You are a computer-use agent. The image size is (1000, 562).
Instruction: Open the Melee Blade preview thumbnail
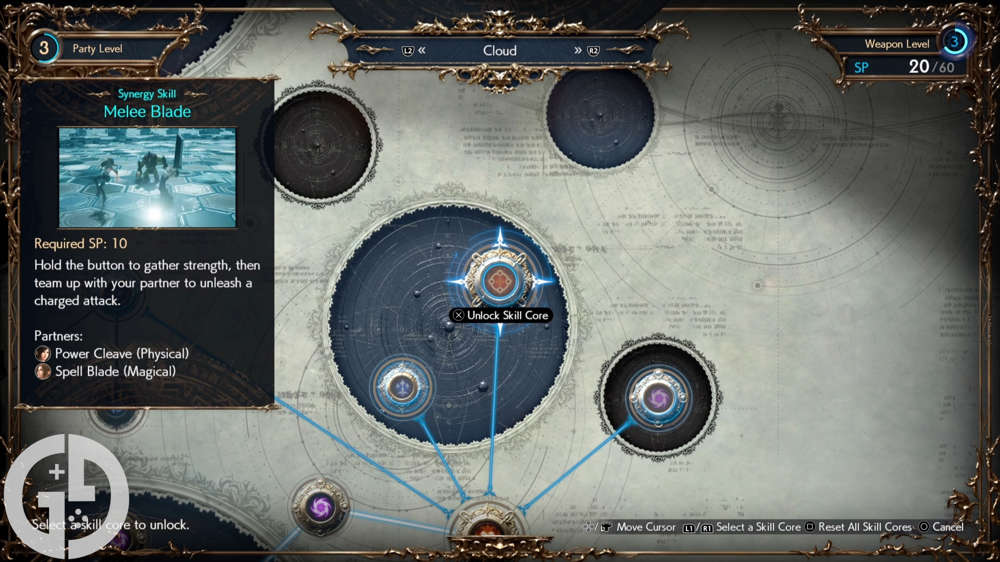pos(147,177)
